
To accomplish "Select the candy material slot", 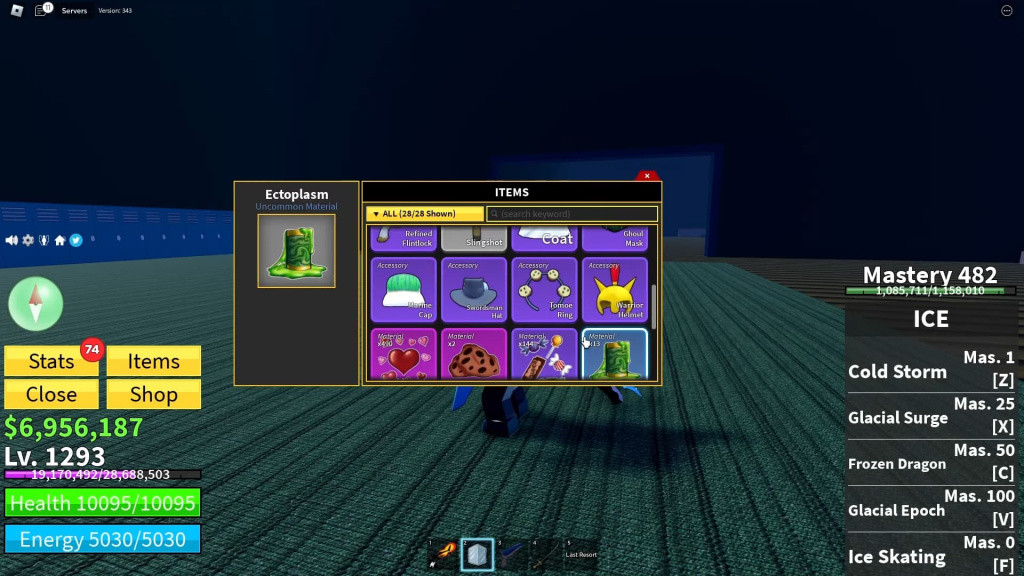I will 544,355.
